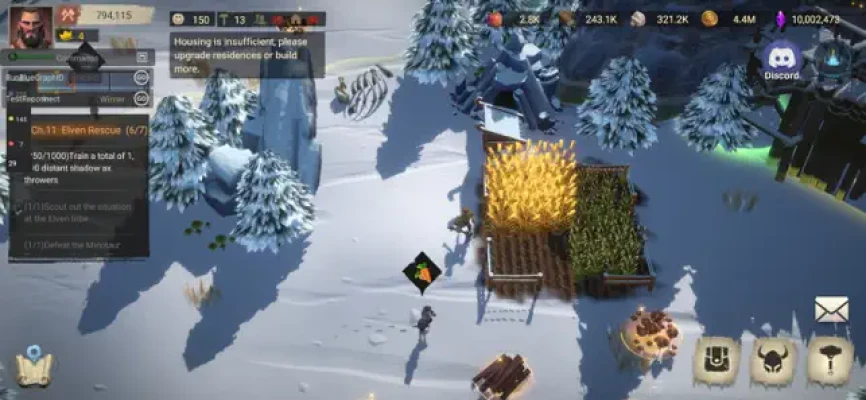The image size is (866, 400).
Task: Tap the carrot harvest bubble
Action: point(422,272)
